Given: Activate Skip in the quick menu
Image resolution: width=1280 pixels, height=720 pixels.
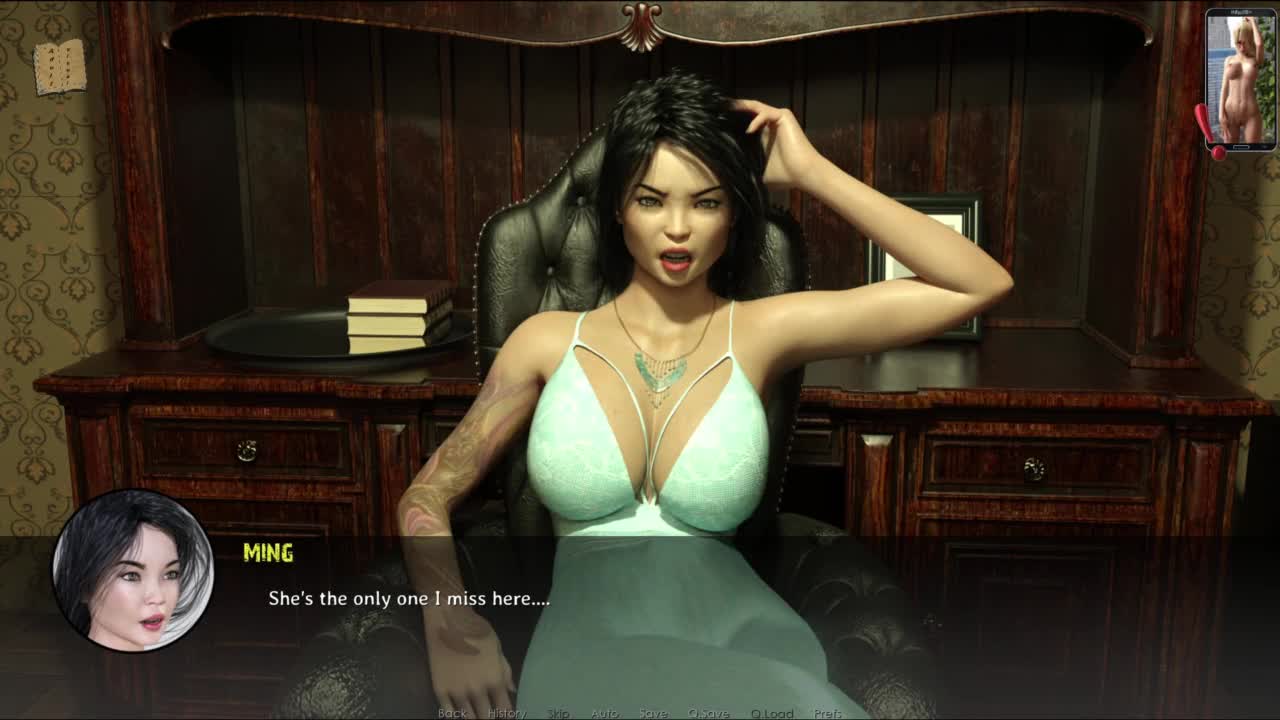Looking at the screenshot, I should click(x=558, y=713).
